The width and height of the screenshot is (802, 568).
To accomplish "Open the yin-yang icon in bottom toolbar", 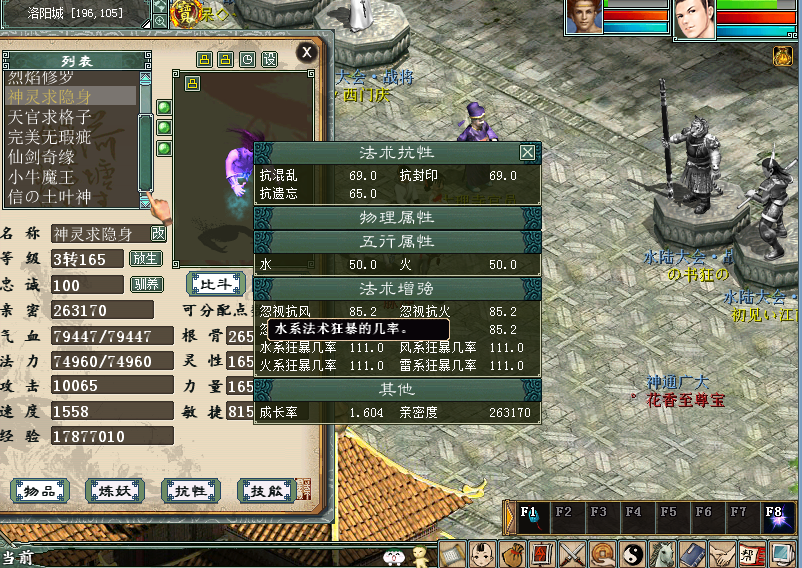I will [x=632, y=553].
